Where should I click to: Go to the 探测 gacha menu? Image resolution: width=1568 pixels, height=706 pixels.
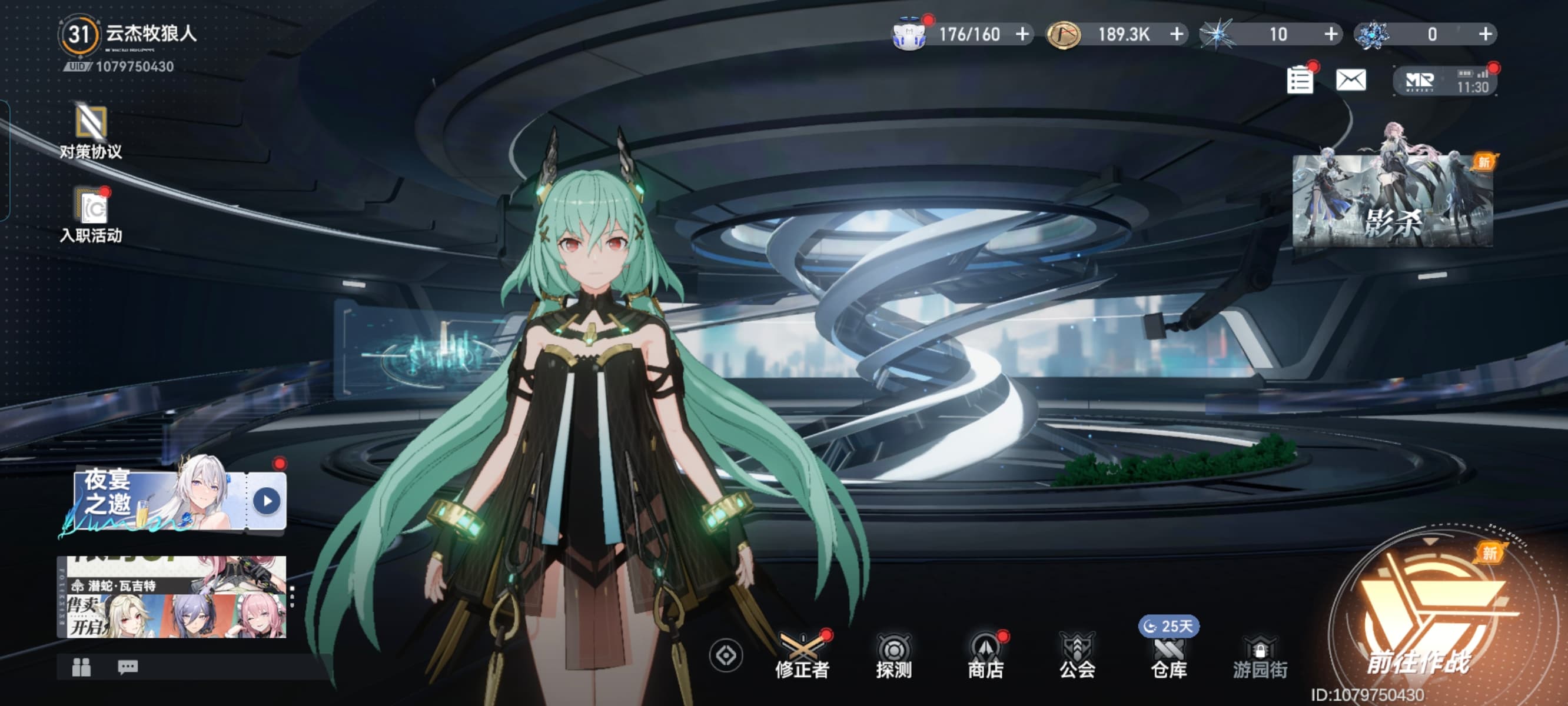(893, 657)
